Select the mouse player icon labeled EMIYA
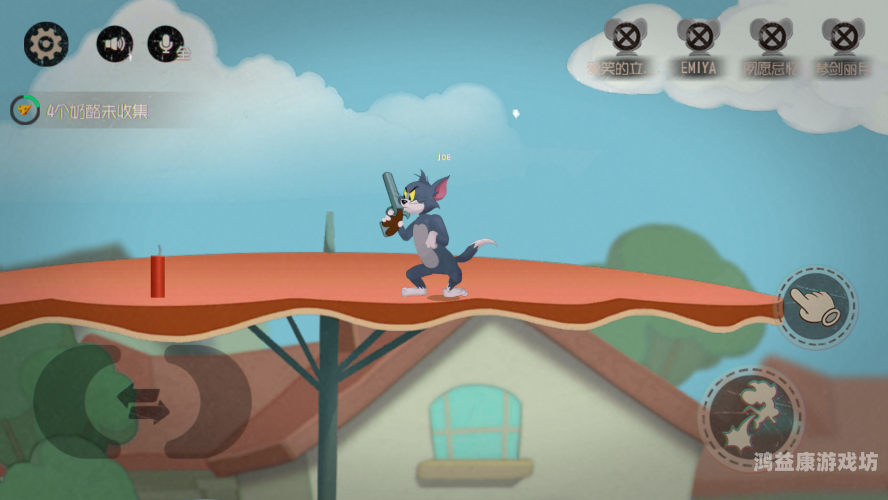Screen dimensions: 888x500 [698, 40]
